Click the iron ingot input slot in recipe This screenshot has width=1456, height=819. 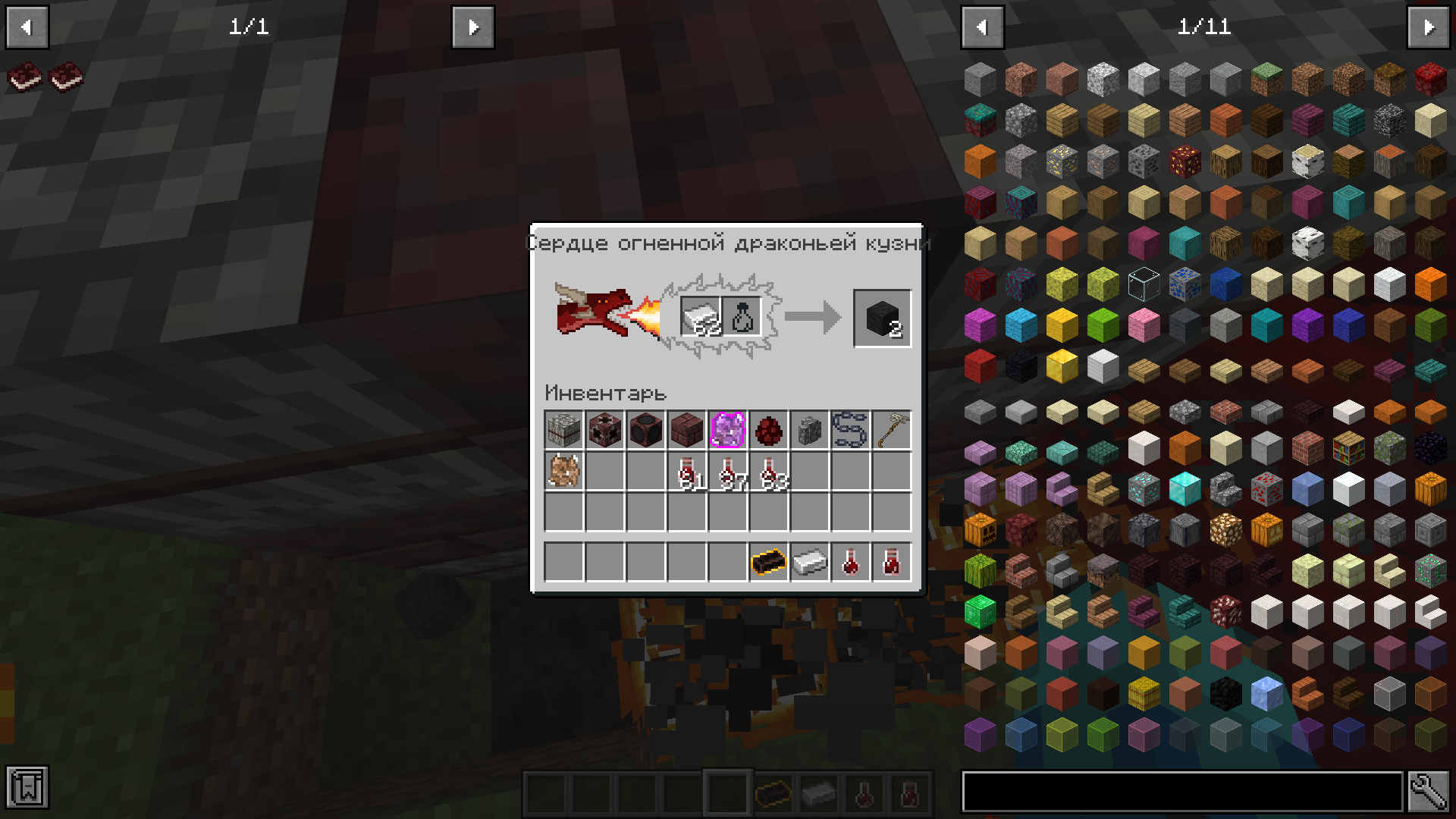pyautogui.click(x=701, y=315)
